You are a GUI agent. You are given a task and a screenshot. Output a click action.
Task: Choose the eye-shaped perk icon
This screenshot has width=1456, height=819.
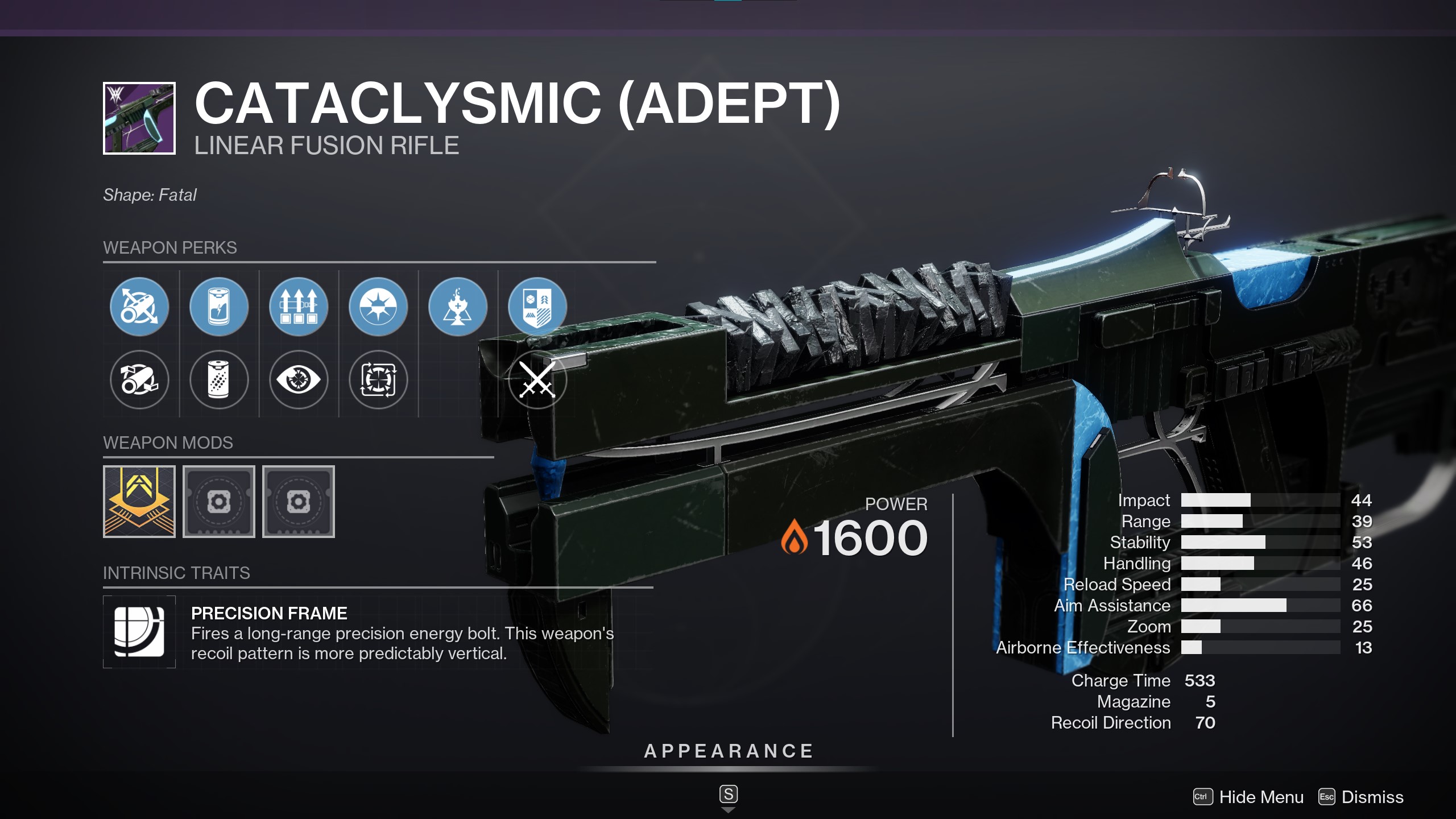(299, 380)
